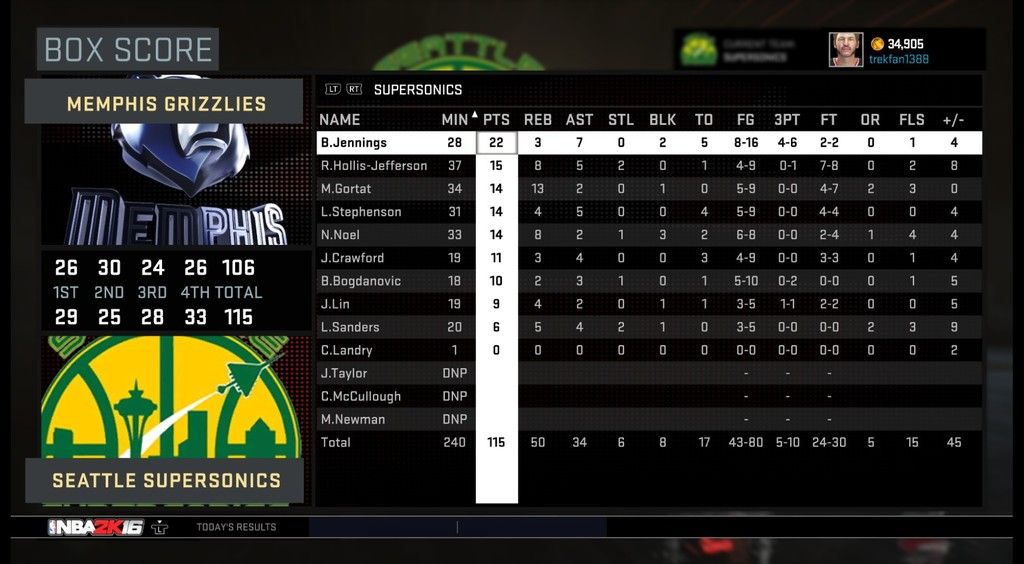The image size is (1024, 564).
Task: Select C.Landry's stat line
Action: point(346,350)
